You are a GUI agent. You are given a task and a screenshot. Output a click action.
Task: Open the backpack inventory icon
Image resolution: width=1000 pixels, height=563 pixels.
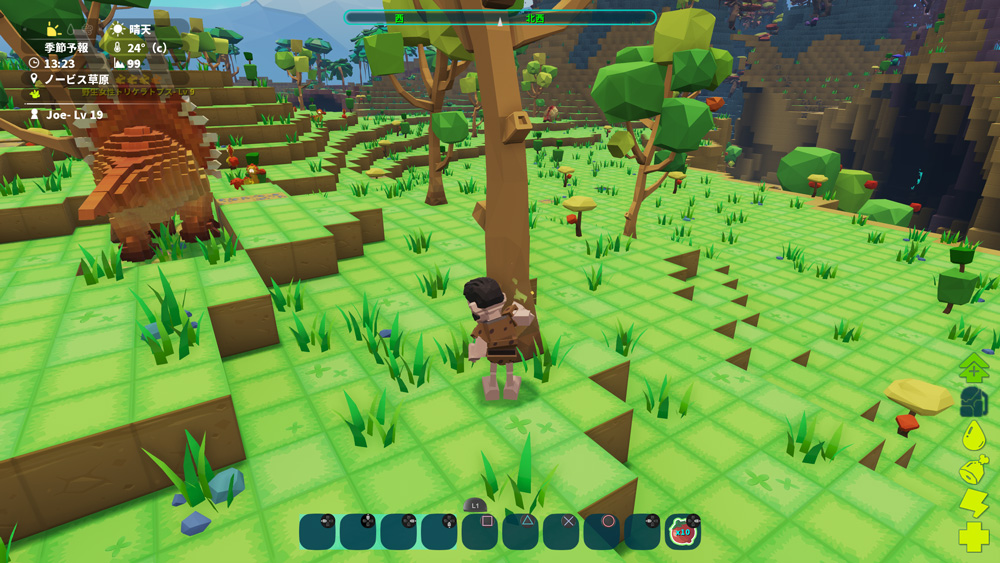[x=974, y=403]
